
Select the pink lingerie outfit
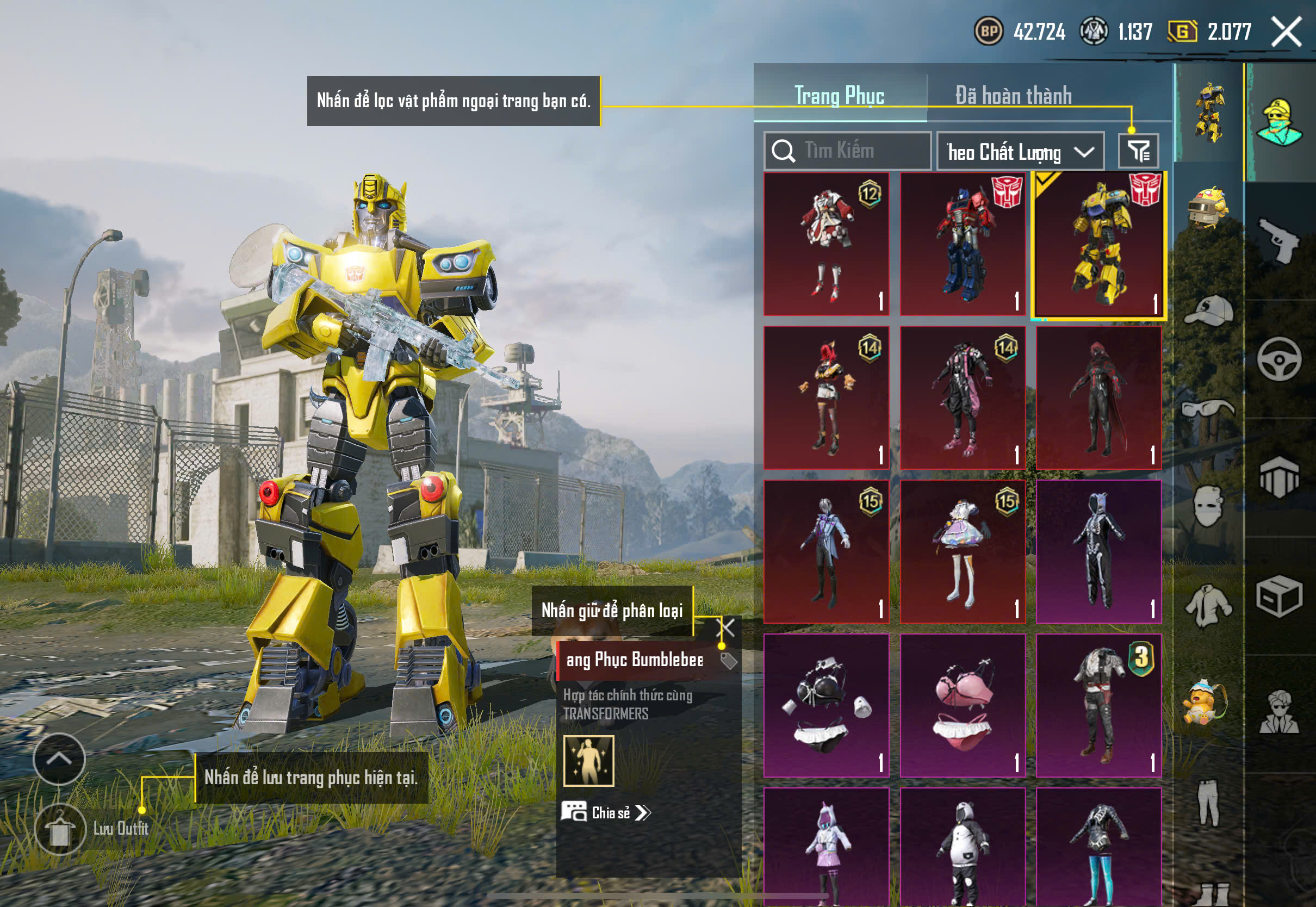963,705
